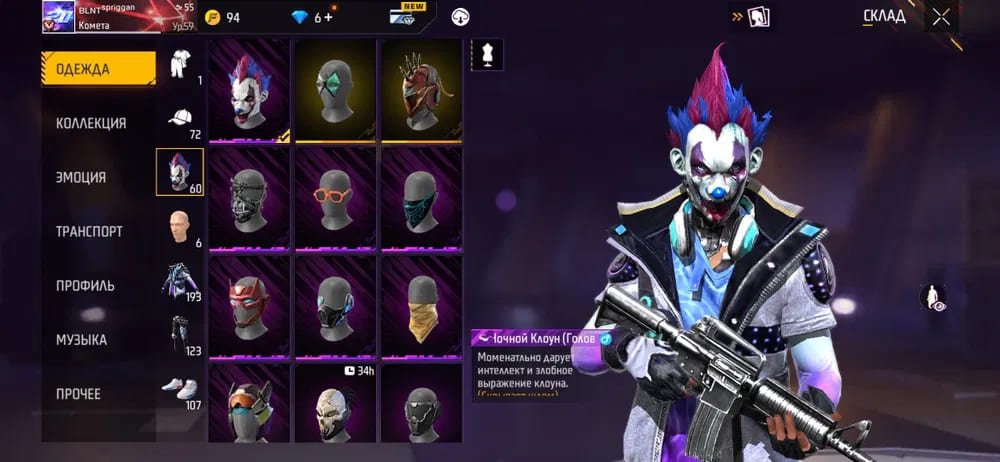Select the yellow bandana face cover
The width and height of the screenshot is (1000, 462).
(421, 306)
